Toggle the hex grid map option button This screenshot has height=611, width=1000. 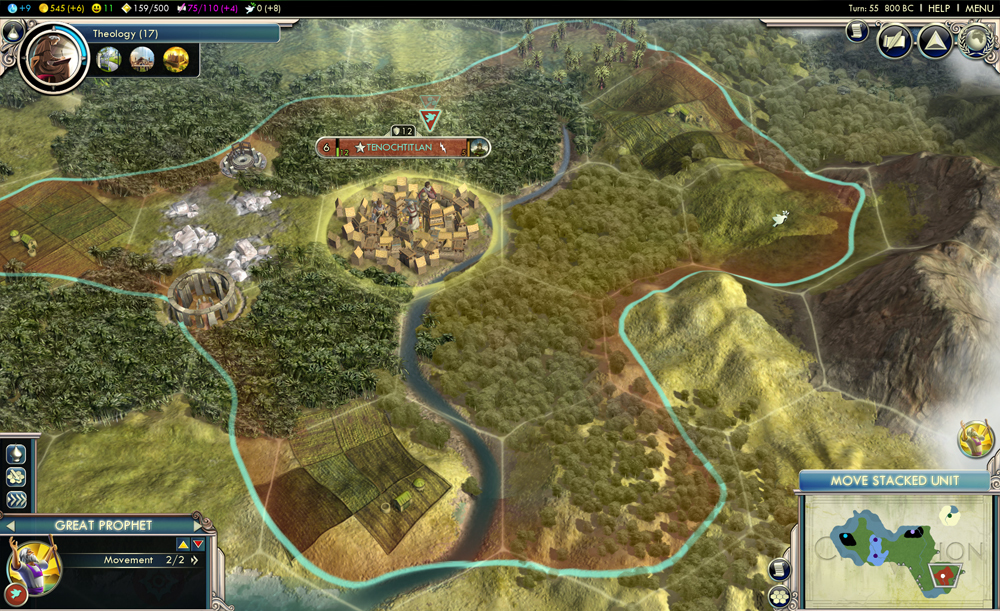coord(780,597)
